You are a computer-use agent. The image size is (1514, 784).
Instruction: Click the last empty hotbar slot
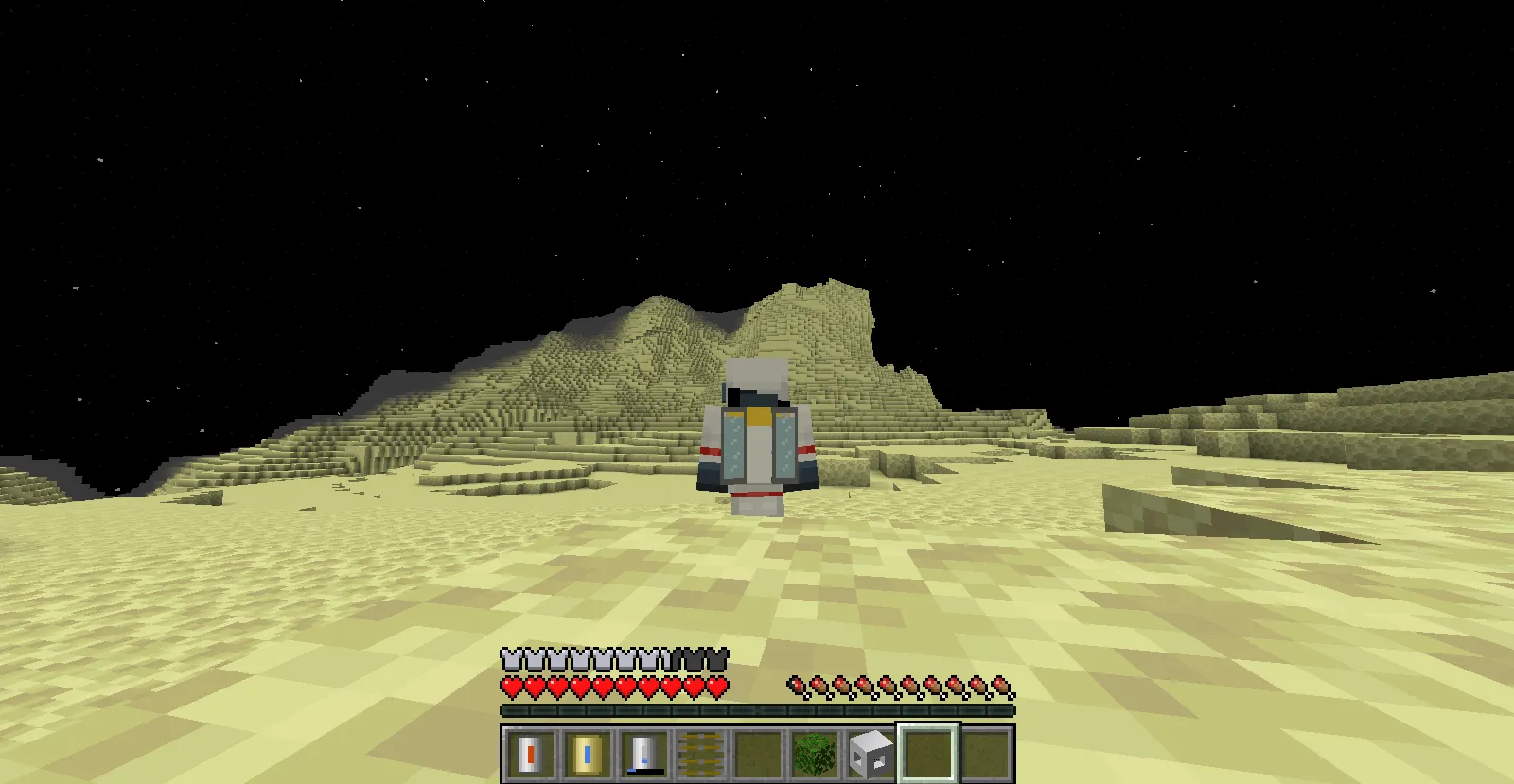[x=985, y=752]
